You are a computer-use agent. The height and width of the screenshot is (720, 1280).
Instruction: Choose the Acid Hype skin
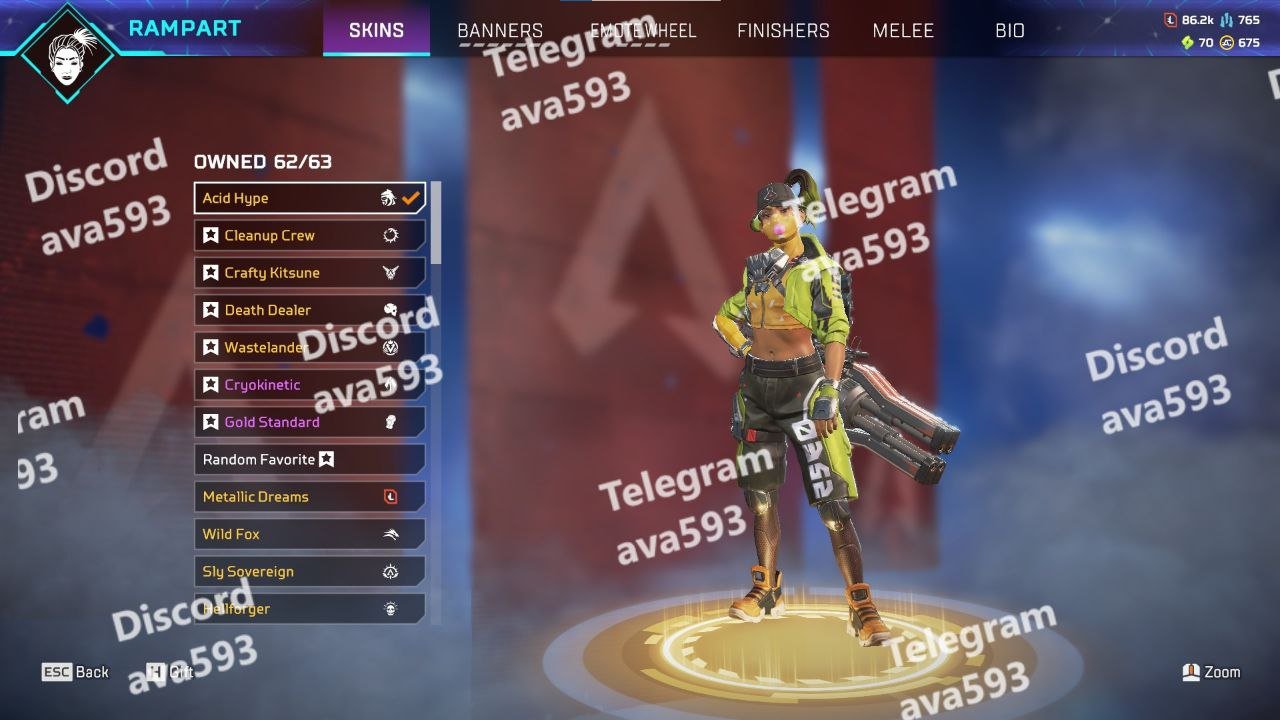pyautogui.click(x=309, y=198)
